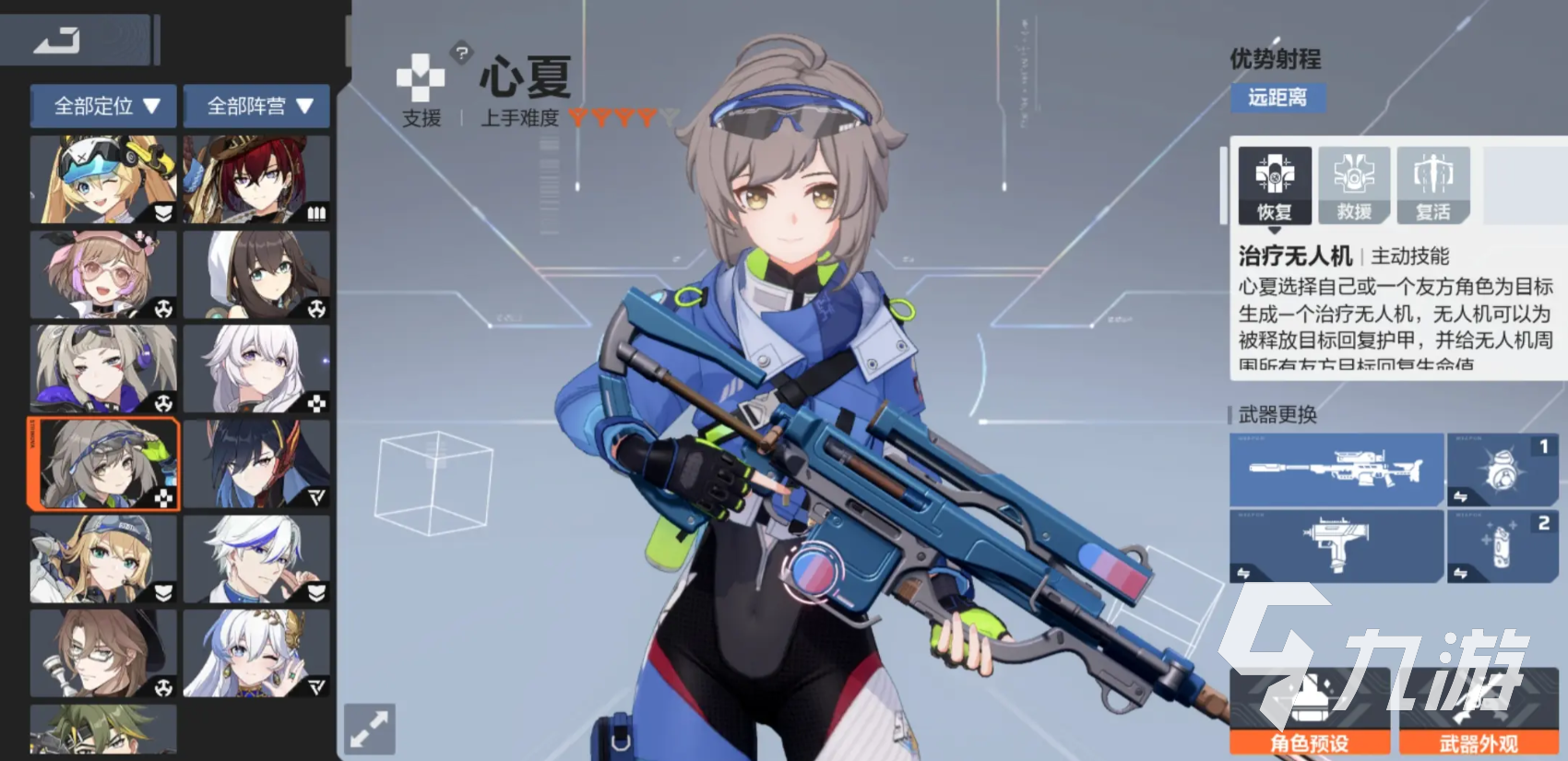This screenshot has height=761, width=1568.
Task: Choose the submachine pistol secondary weapon slot
Action: [x=1336, y=545]
